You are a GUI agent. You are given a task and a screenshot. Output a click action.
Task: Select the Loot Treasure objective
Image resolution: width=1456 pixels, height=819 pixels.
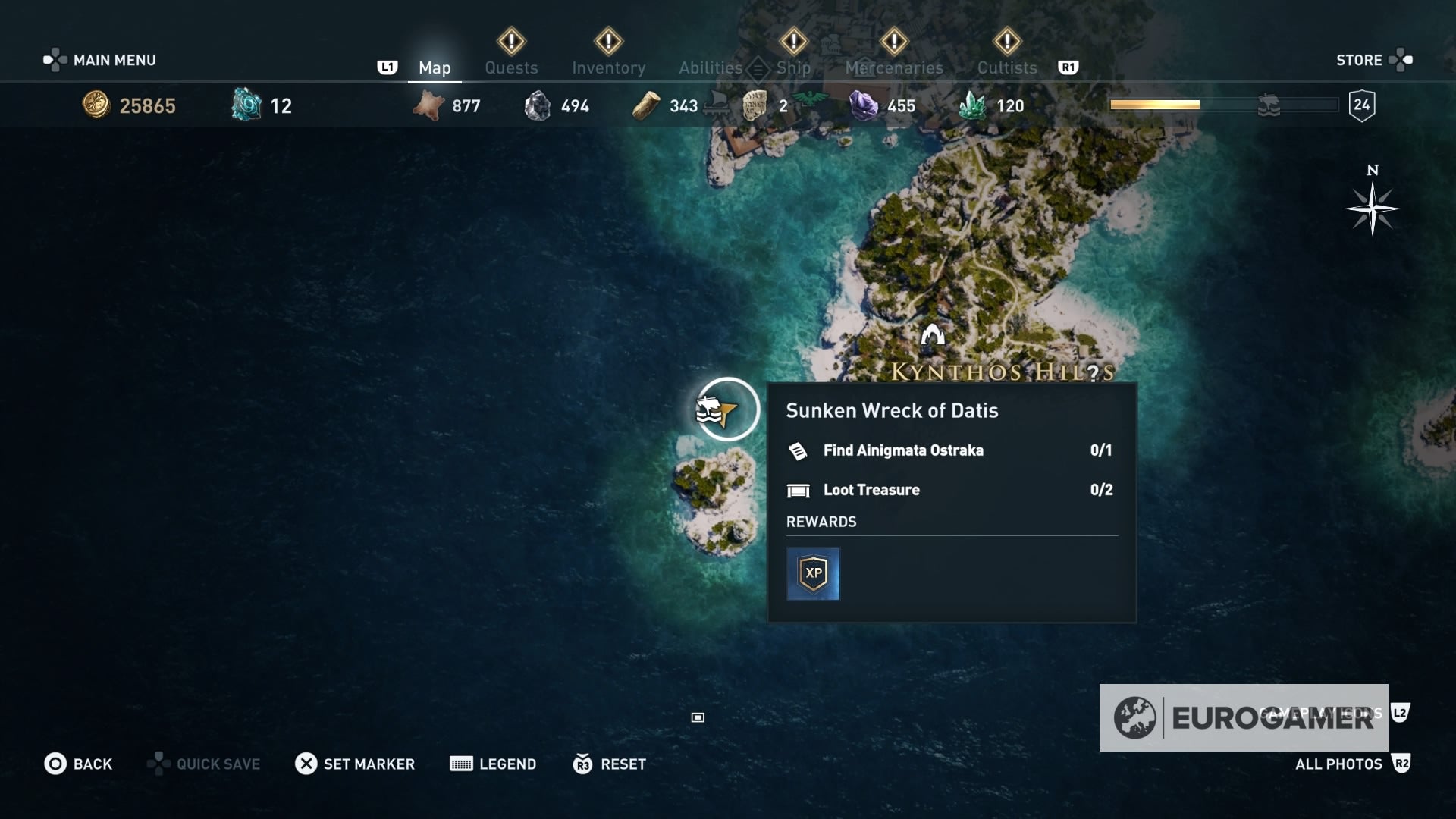coord(872,490)
